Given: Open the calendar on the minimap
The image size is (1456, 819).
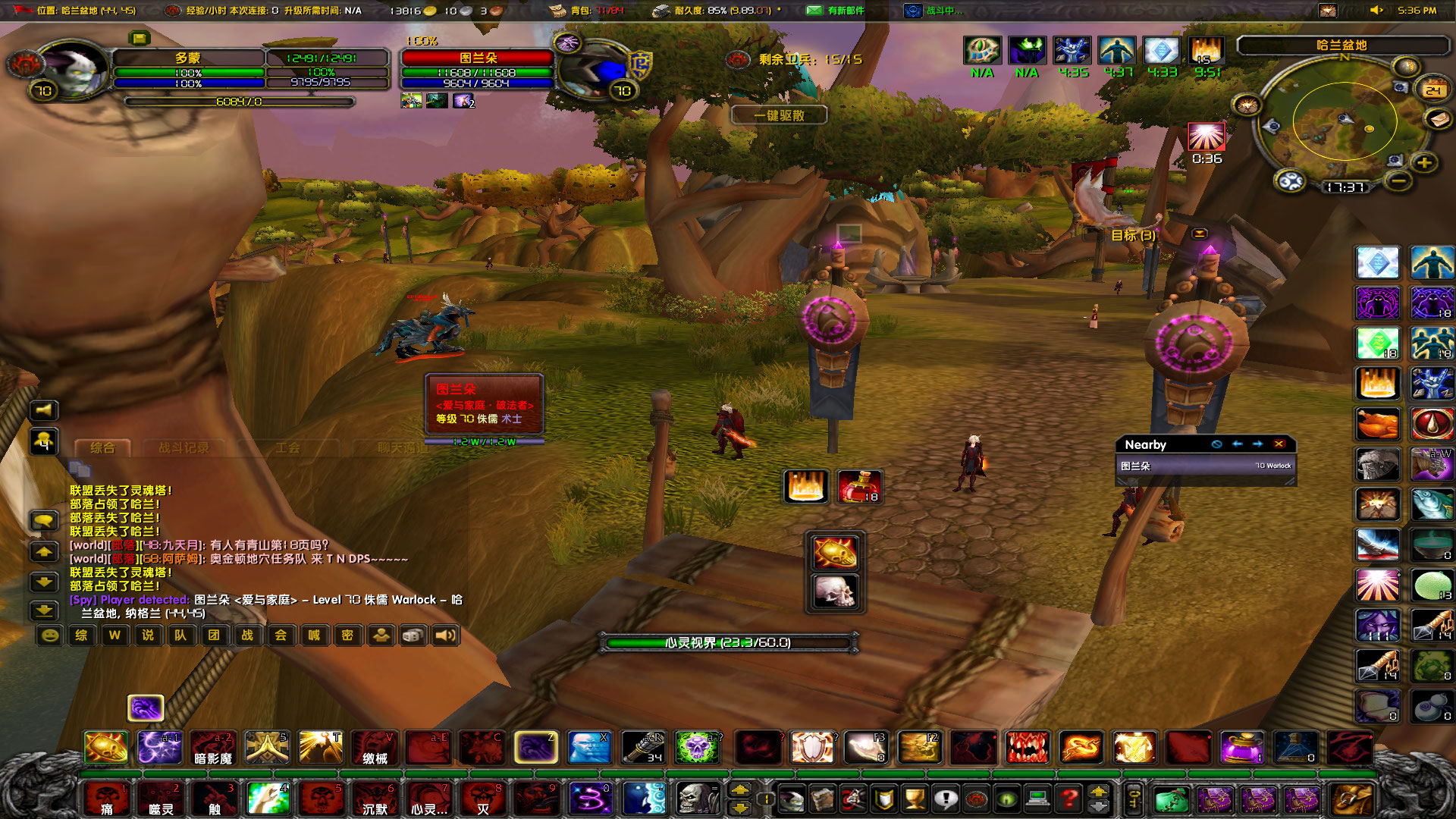Looking at the screenshot, I should point(1435,89).
